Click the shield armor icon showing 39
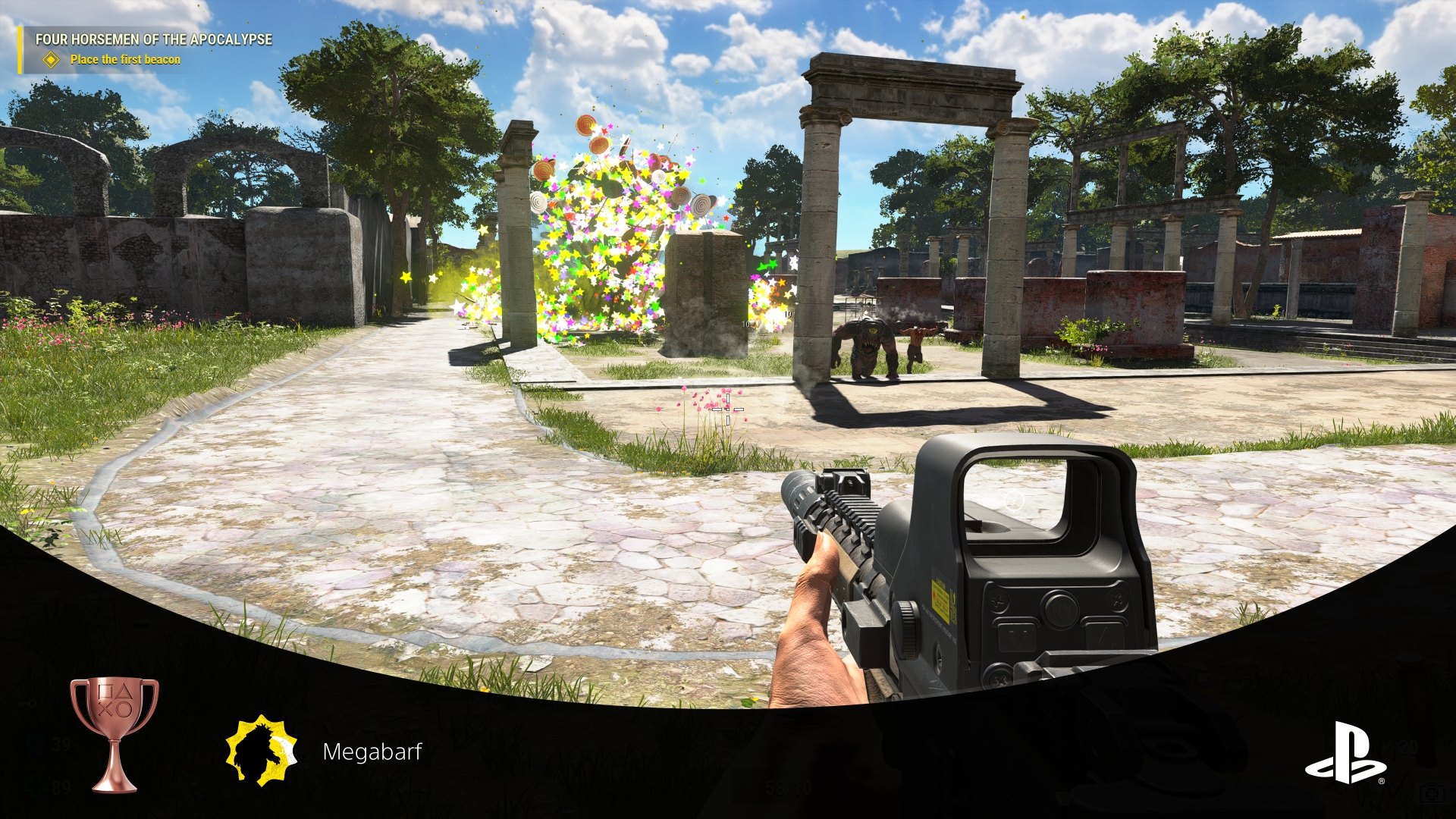 coord(34,744)
